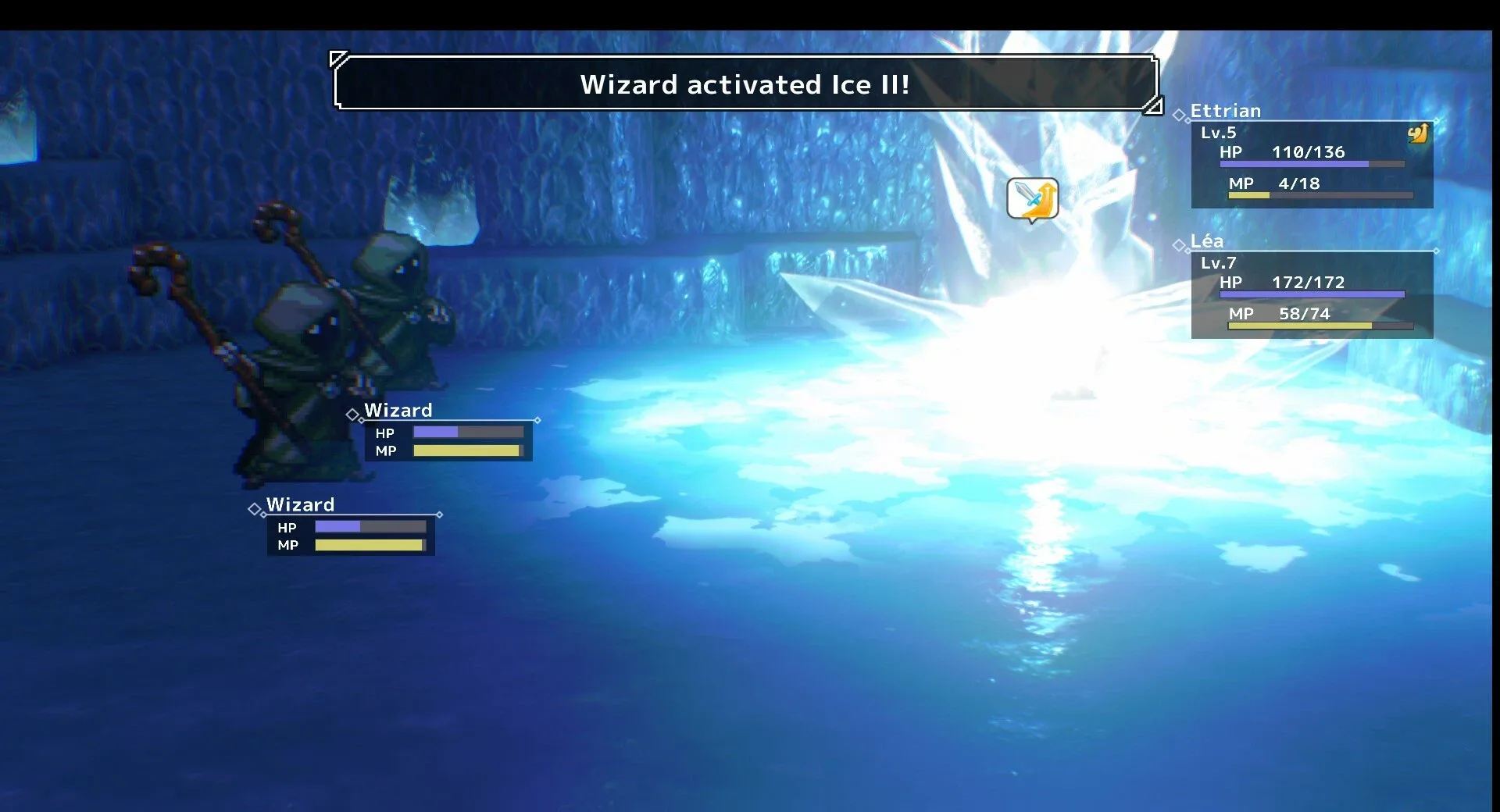Click the diamond marker next to Léa's name
This screenshot has width=1500, height=812.
(x=1180, y=244)
